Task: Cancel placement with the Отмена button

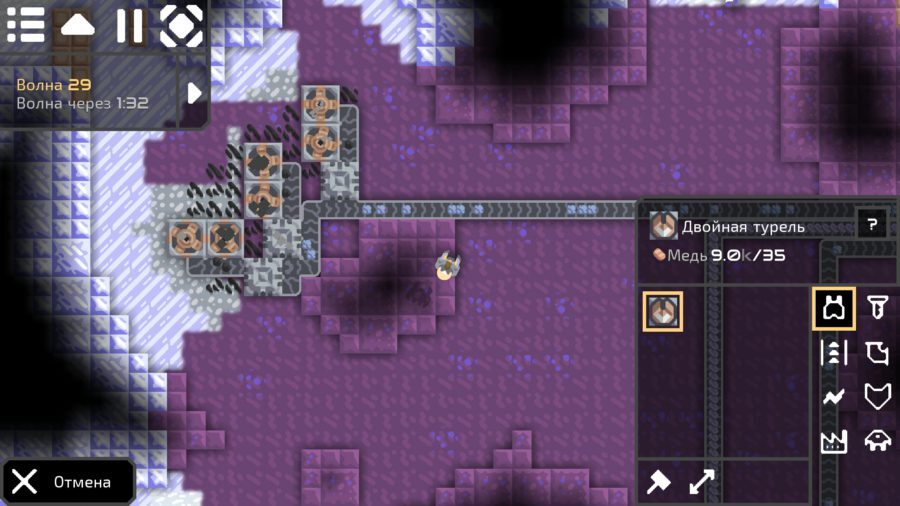Action: 68,482
